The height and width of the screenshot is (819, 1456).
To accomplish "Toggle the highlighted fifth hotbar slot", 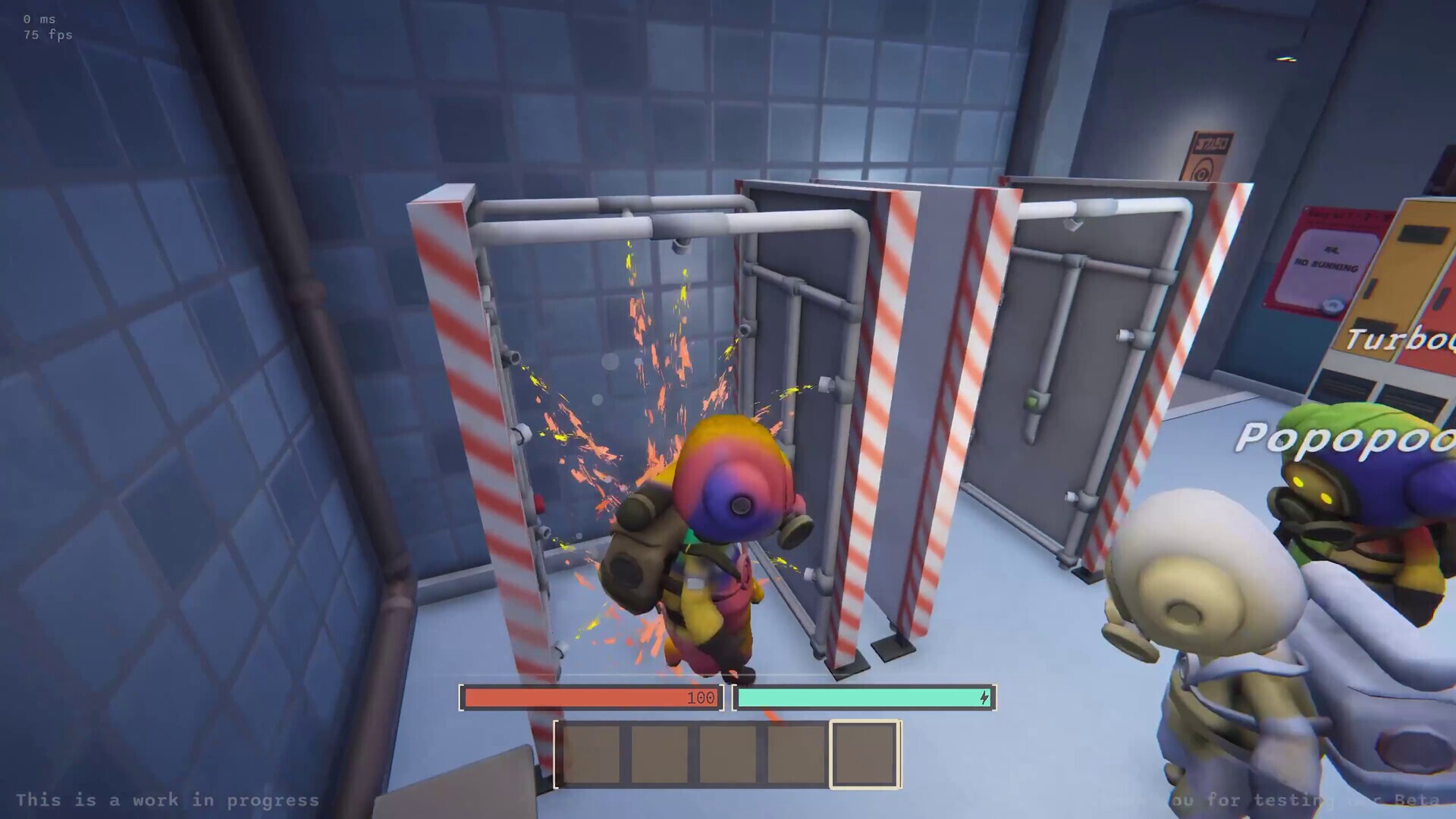I will [x=866, y=755].
